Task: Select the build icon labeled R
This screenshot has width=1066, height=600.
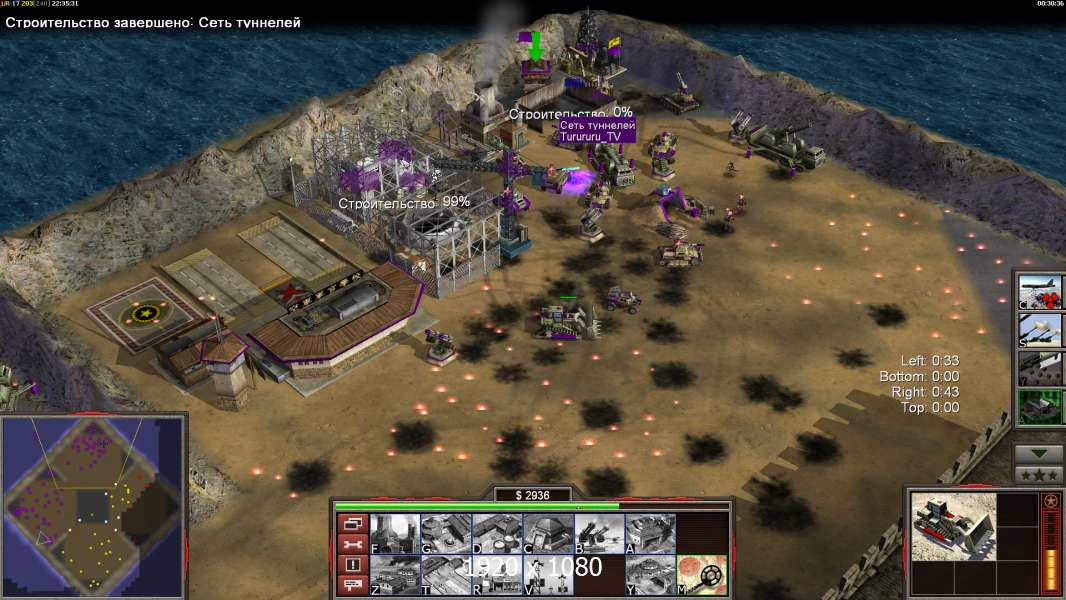Action: point(496,574)
